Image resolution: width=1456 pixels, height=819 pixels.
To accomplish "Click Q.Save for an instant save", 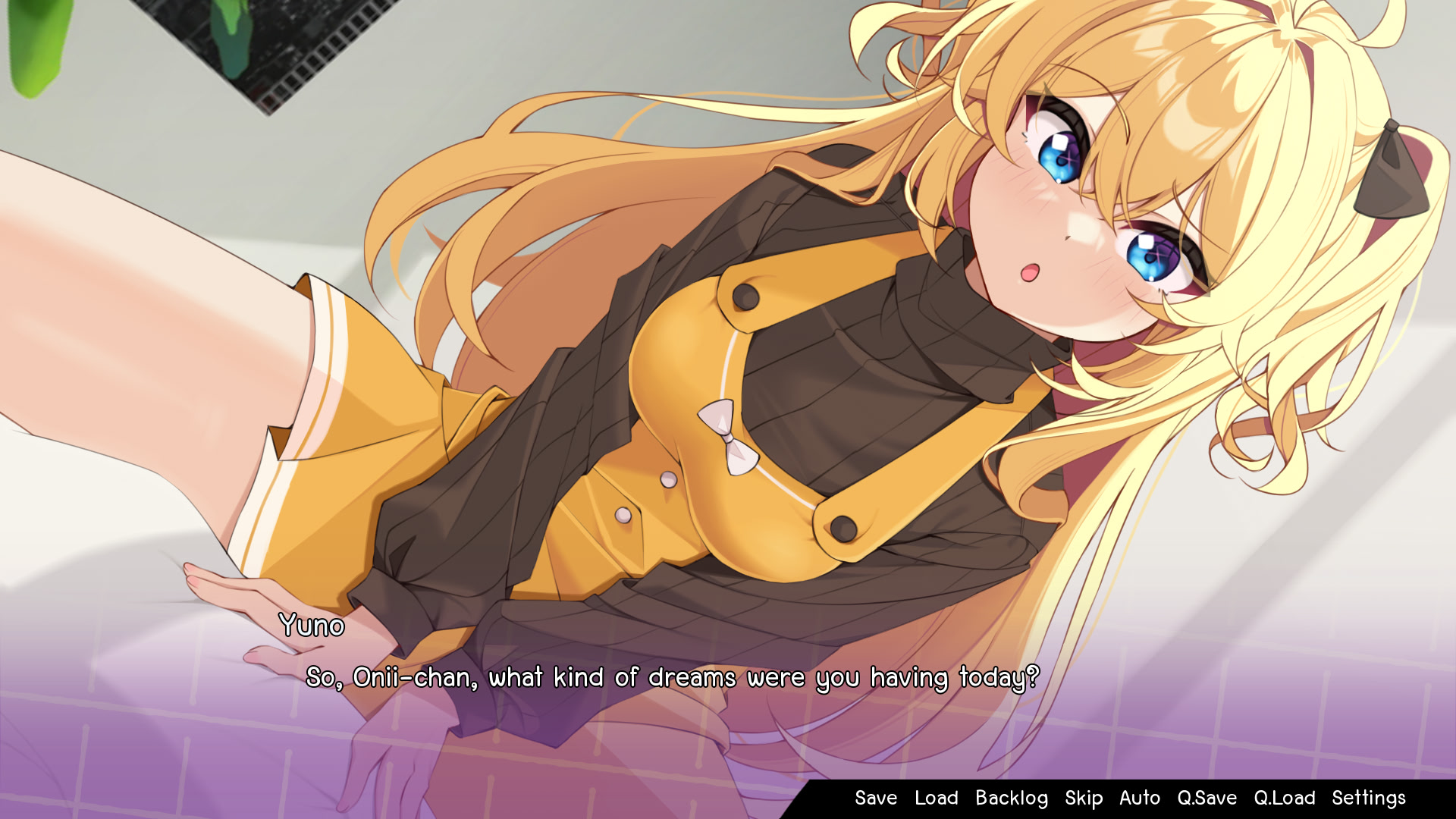I will [x=1207, y=798].
